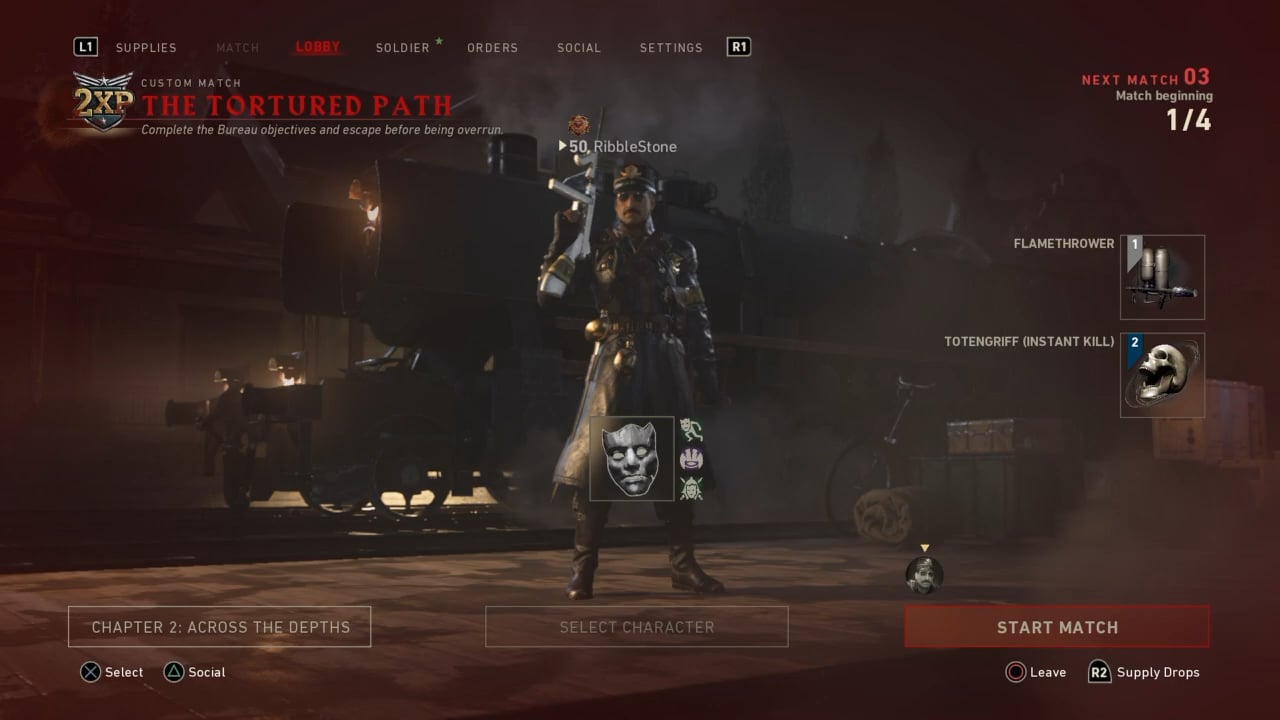The width and height of the screenshot is (1280, 720).
Task: Open the Settings tab
Action: (671, 47)
